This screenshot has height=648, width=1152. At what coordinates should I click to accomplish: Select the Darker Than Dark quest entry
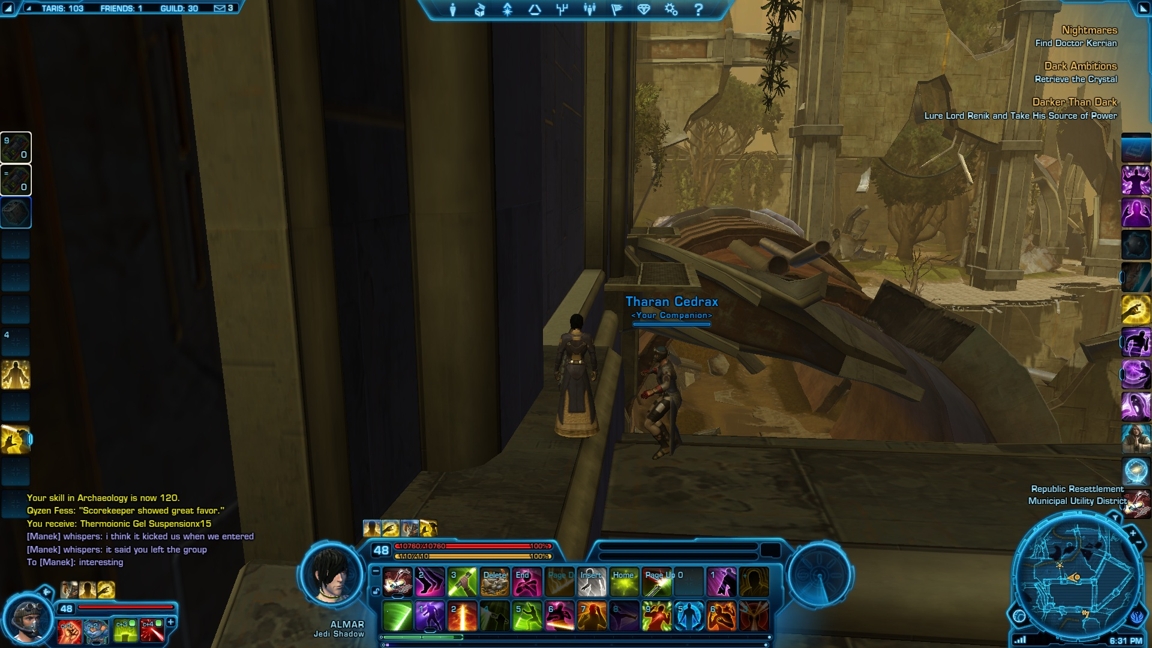tap(1074, 102)
